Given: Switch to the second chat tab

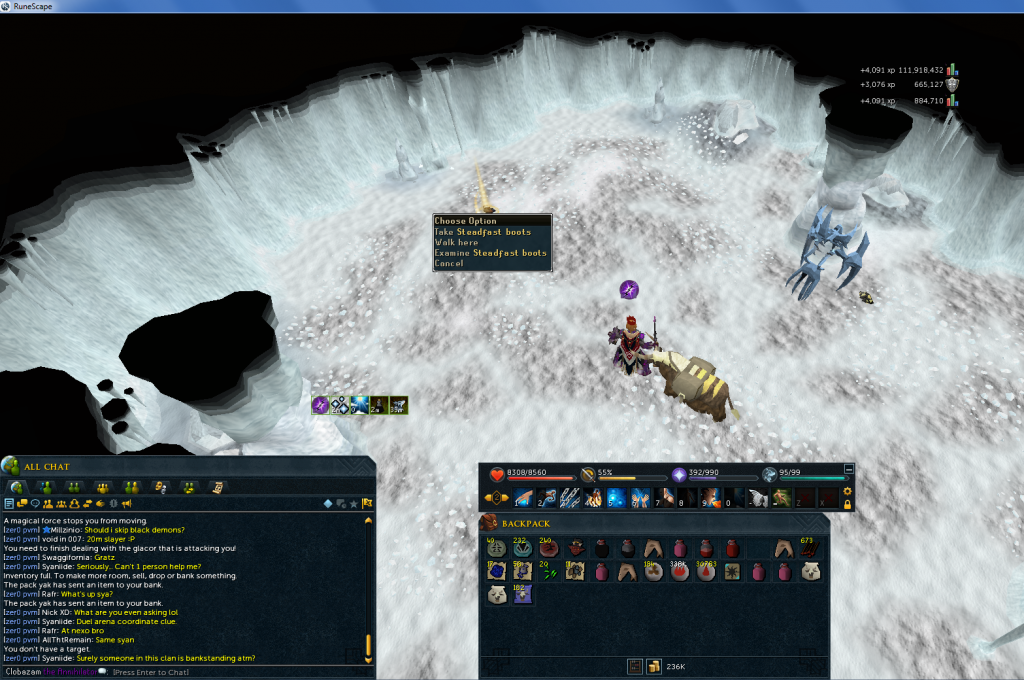Looking at the screenshot, I should tap(45, 487).
